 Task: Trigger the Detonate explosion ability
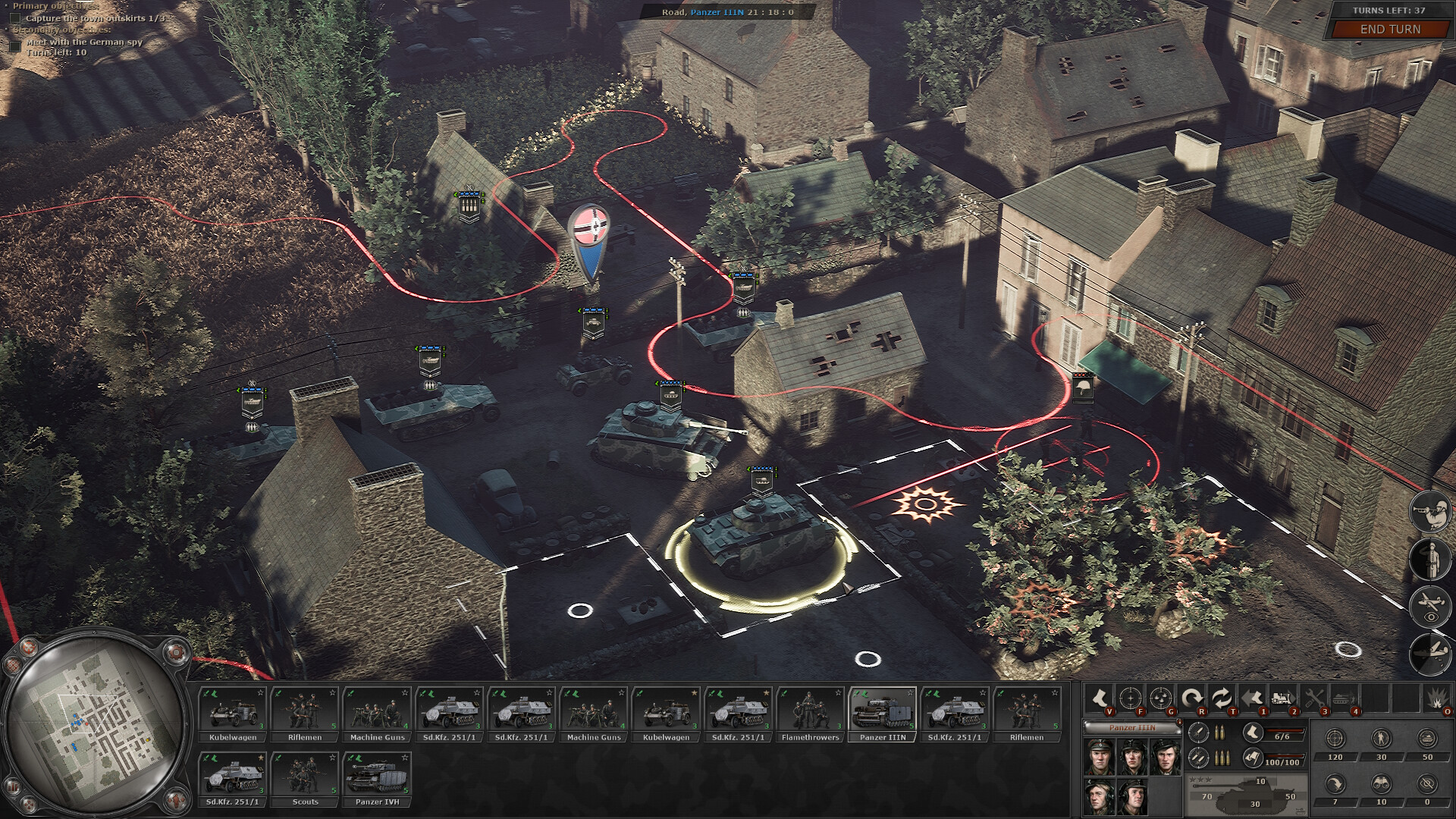pyautogui.click(x=1437, y=698)
